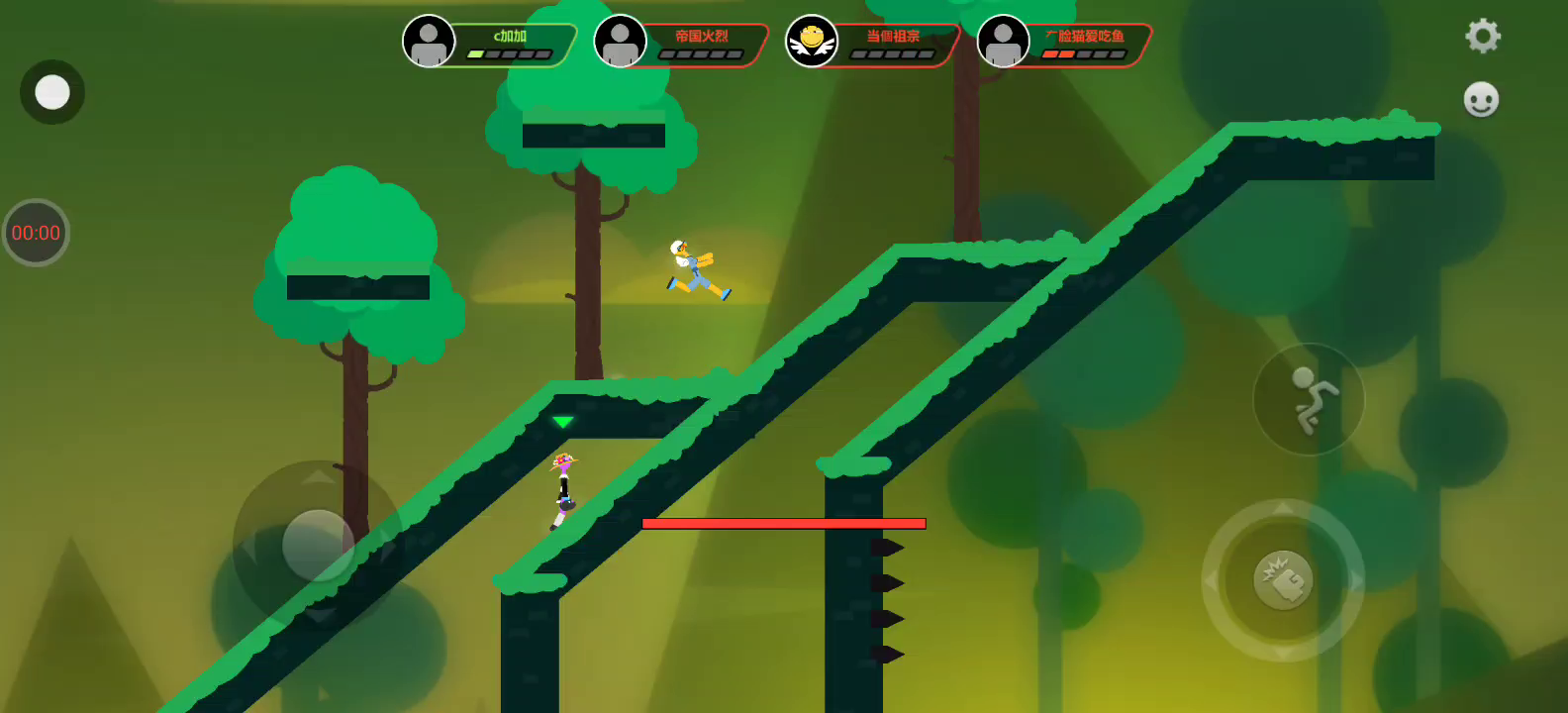Viewport: 1568px width, 713px height.
Task: Select player c加加 avatar
Action: point(429,42)
